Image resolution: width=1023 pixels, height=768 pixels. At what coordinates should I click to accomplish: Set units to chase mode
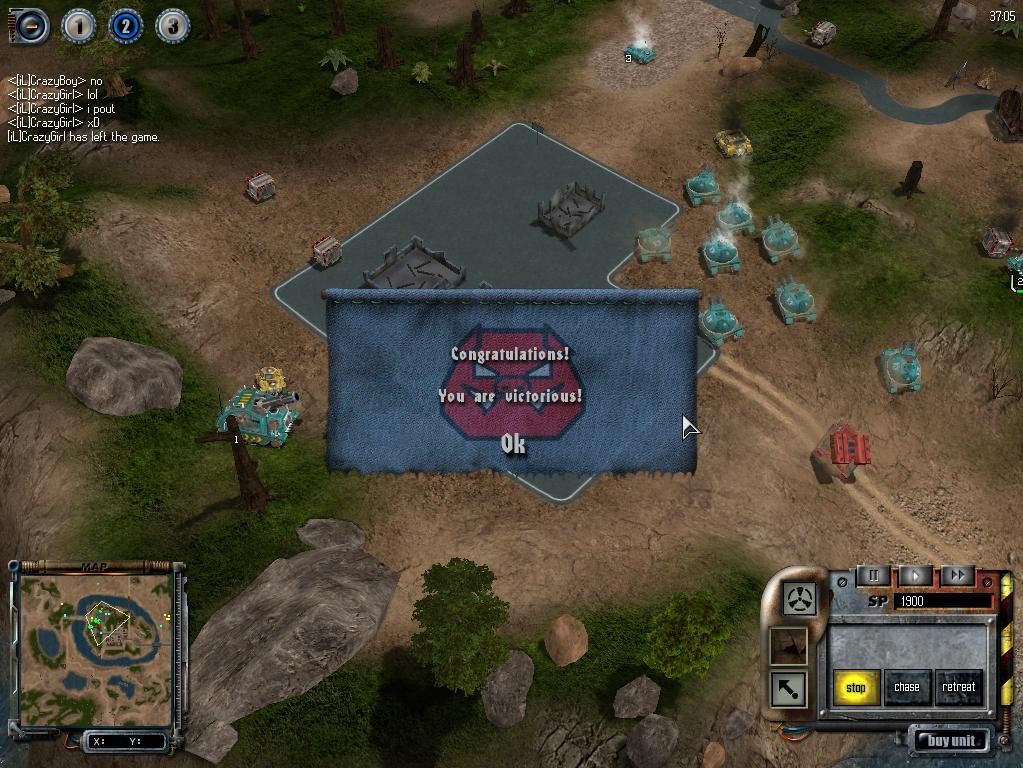[907, 687]
